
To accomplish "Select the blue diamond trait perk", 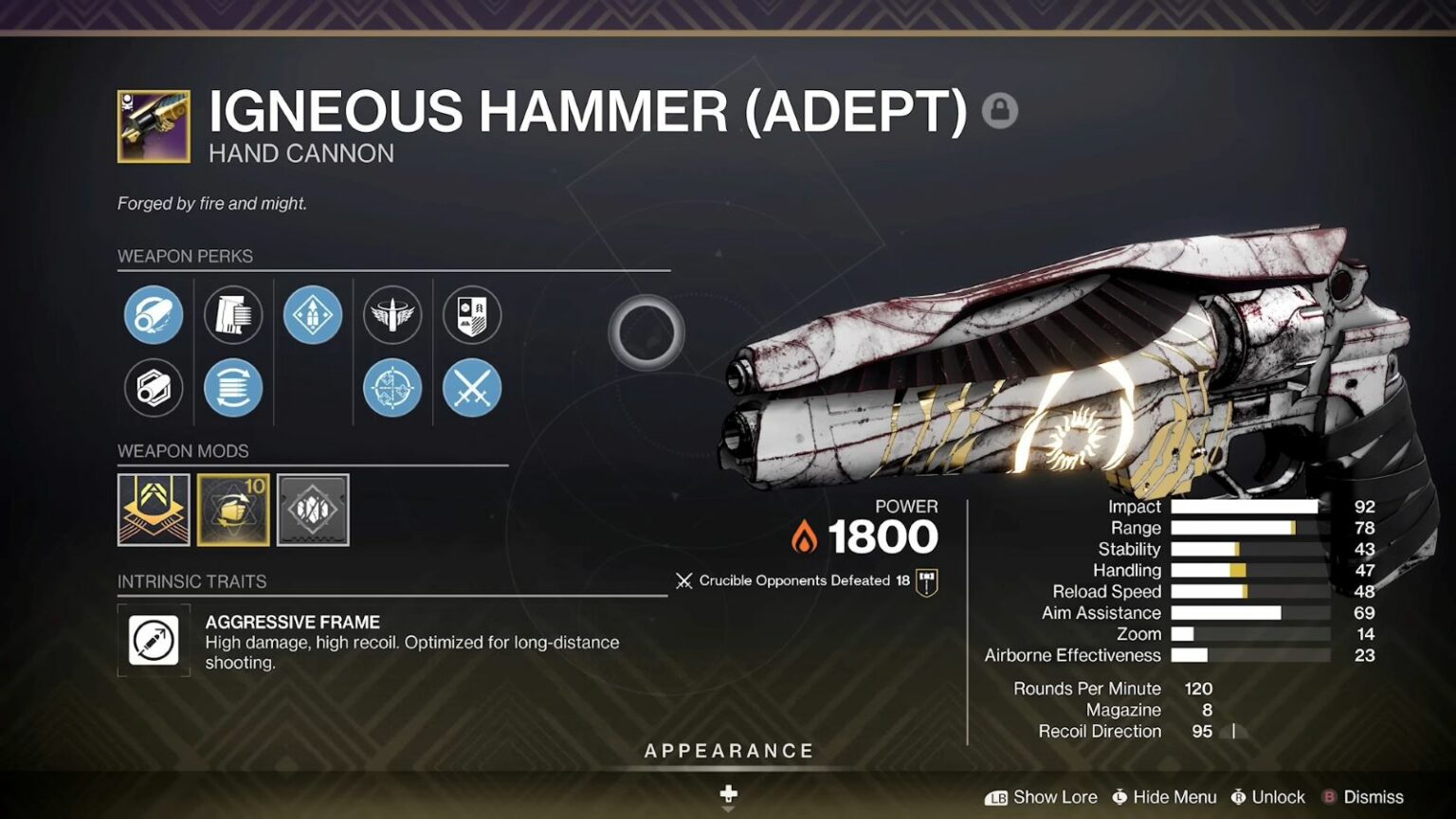I will point(313,315).
